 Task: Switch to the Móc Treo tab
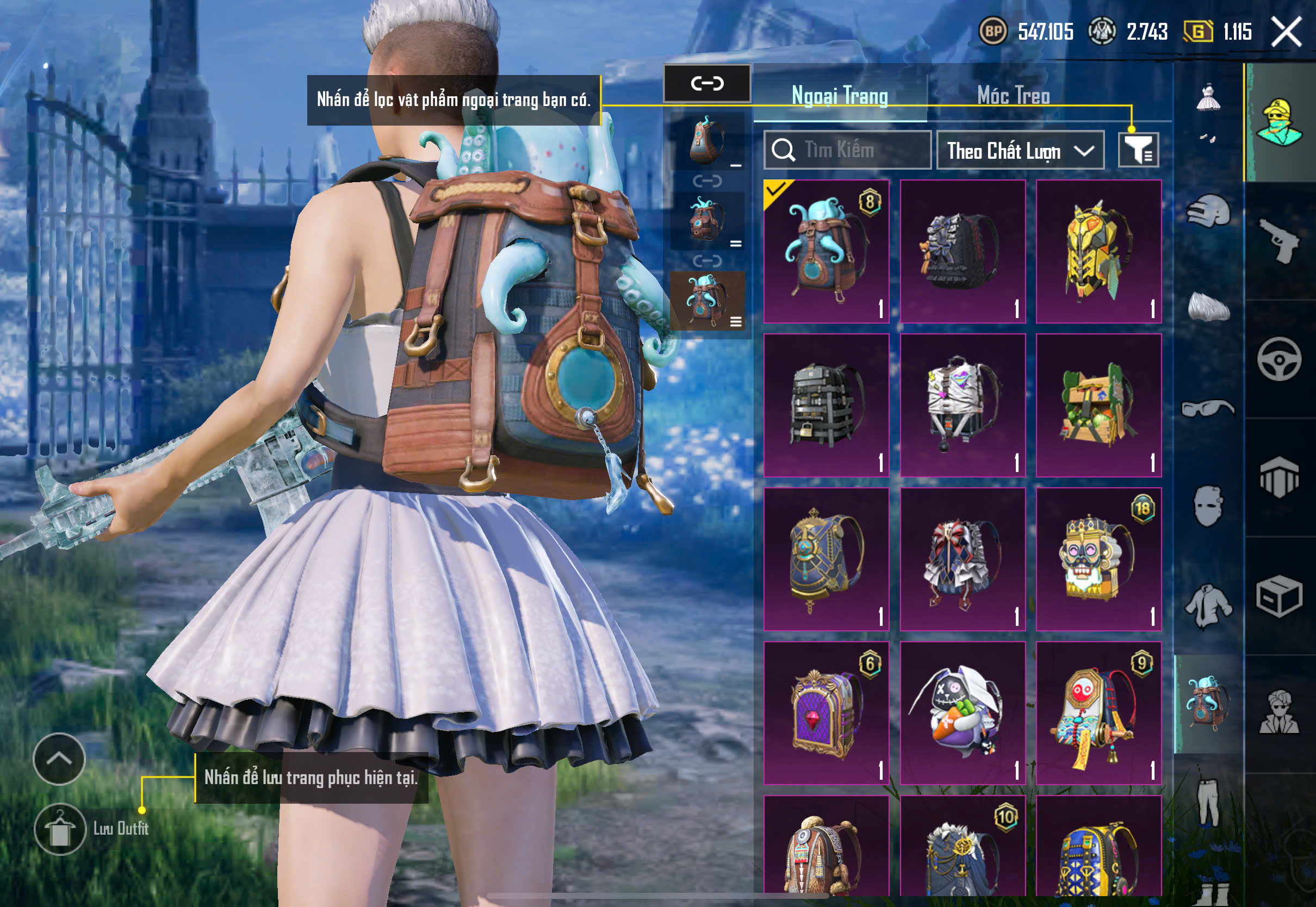1013,96
